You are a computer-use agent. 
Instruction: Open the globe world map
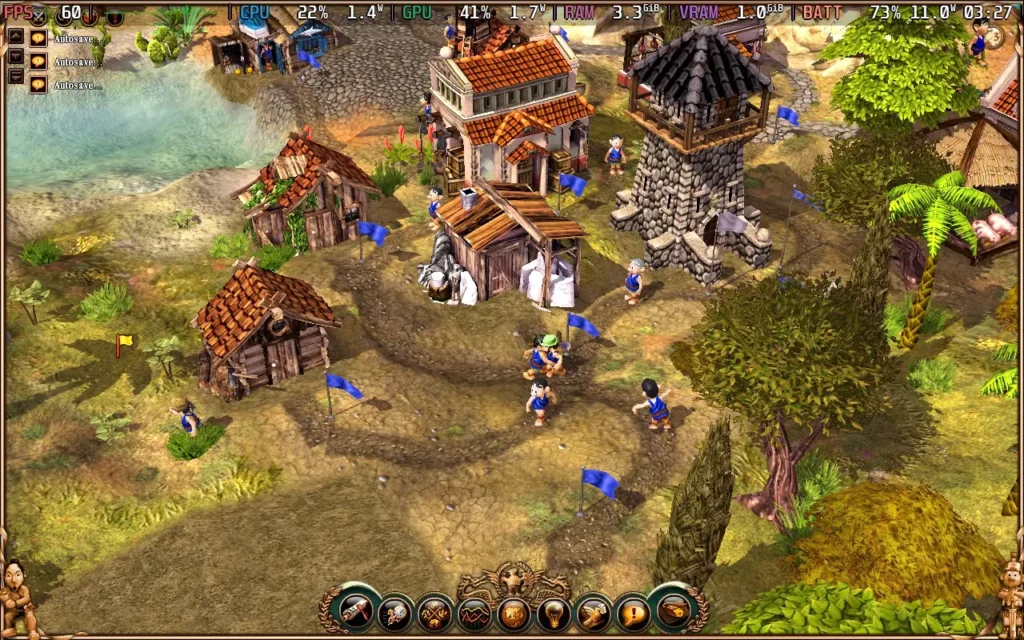[x=513, y=611]
